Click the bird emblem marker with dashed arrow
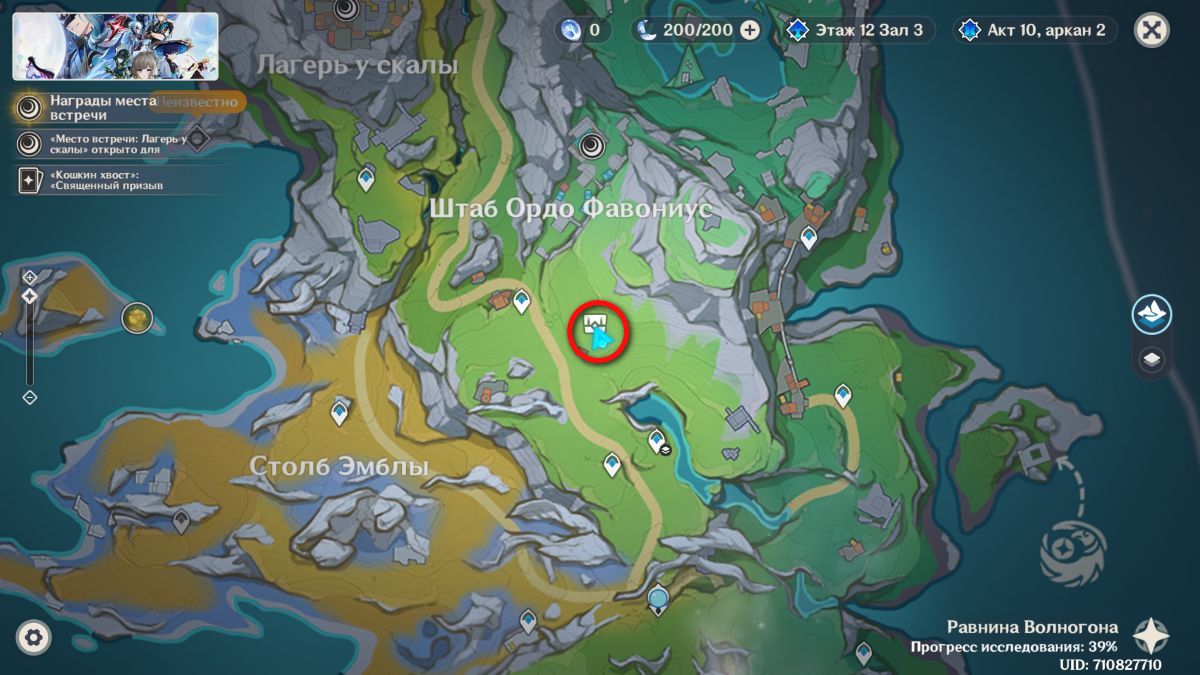The width and height of the screenshot is (1200, 675). pyautogui.click(x=1073, y=549)
